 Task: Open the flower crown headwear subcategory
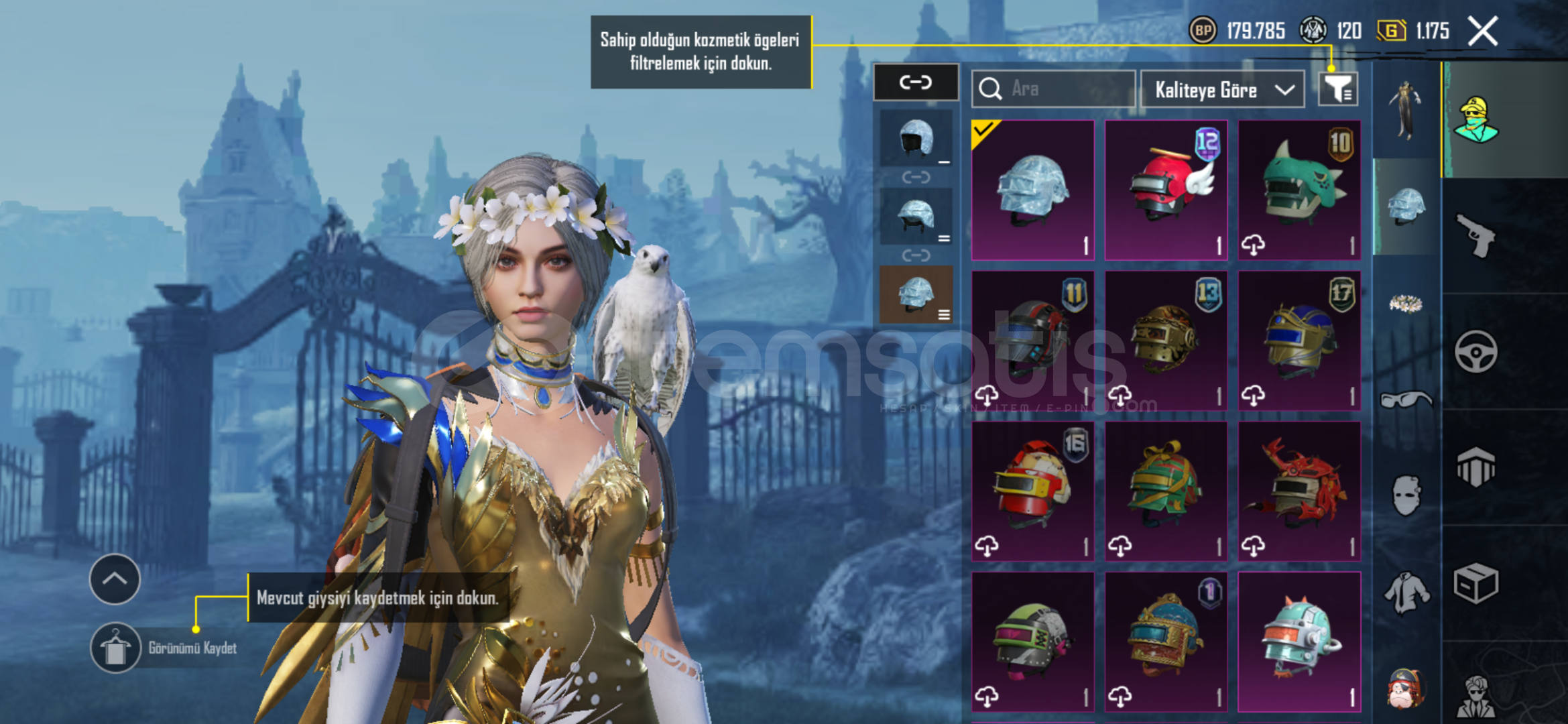[x=1406, y=304]
